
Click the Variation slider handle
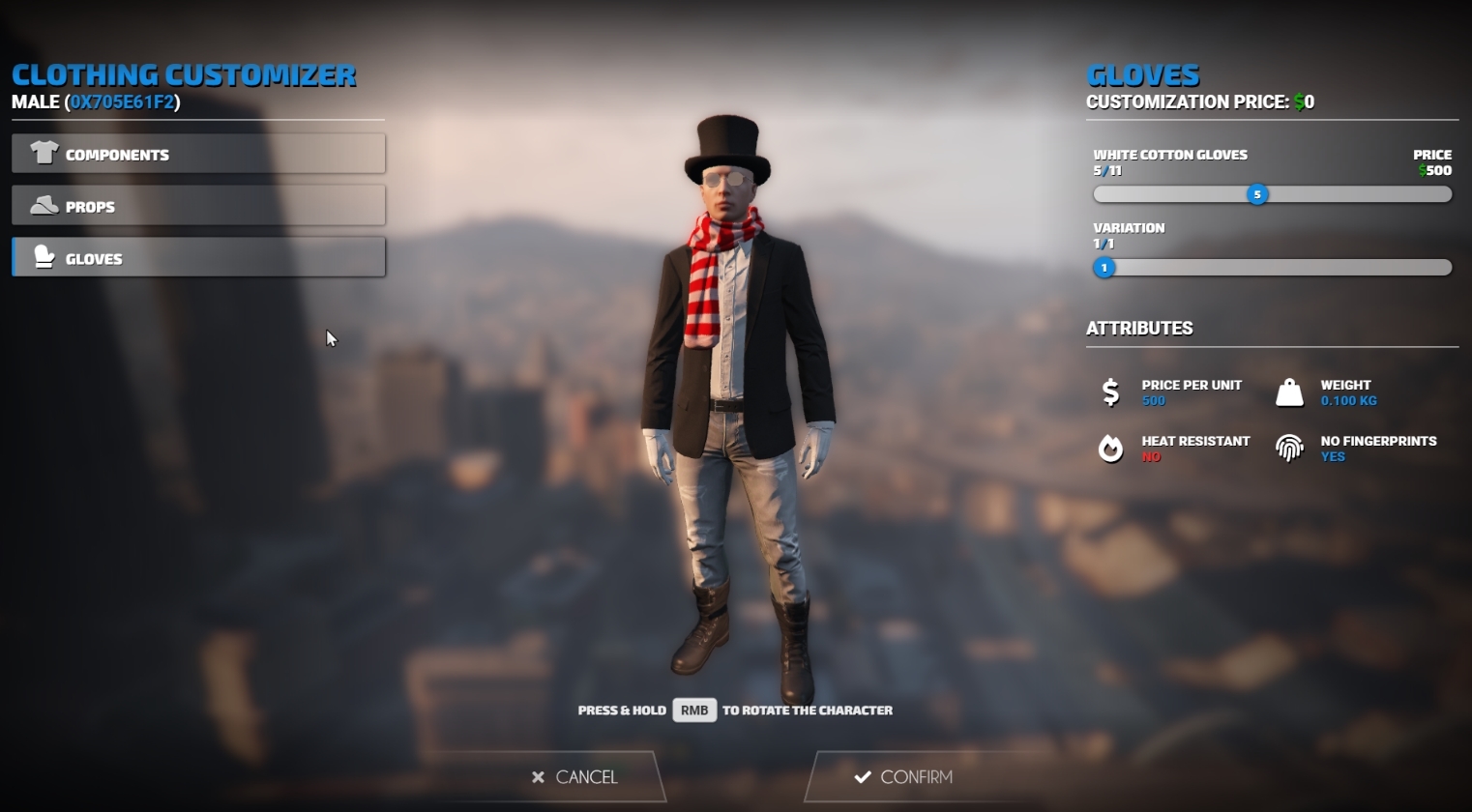pos(1103,268)
